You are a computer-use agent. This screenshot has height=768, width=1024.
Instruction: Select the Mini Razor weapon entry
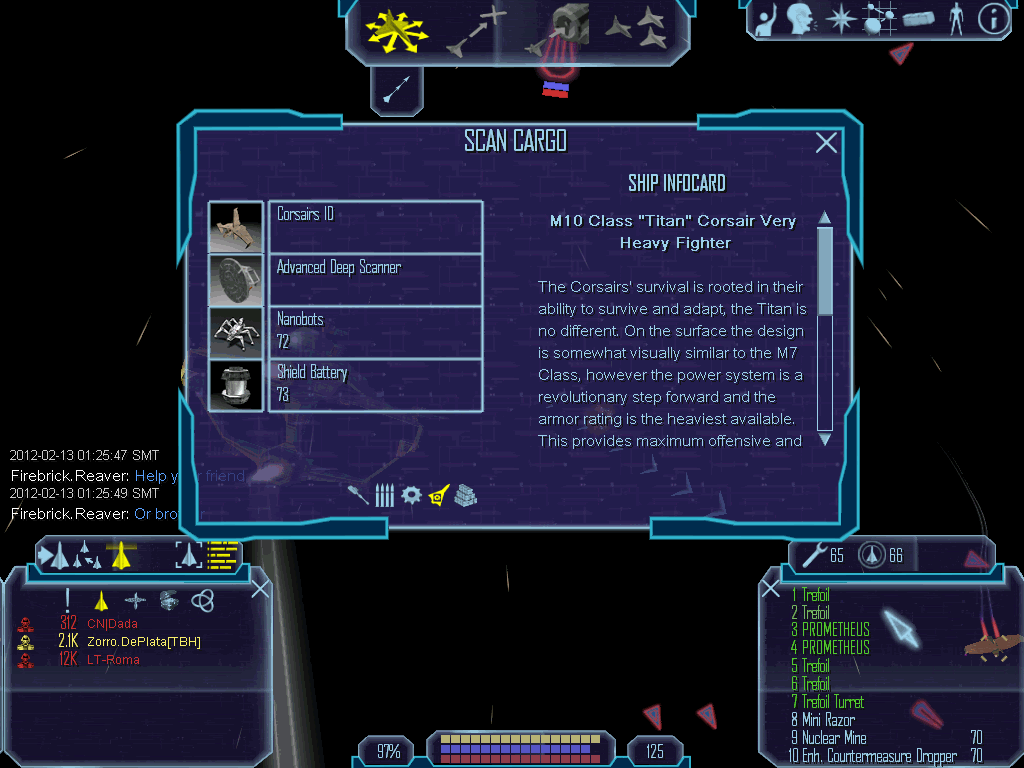coord(828,720)
